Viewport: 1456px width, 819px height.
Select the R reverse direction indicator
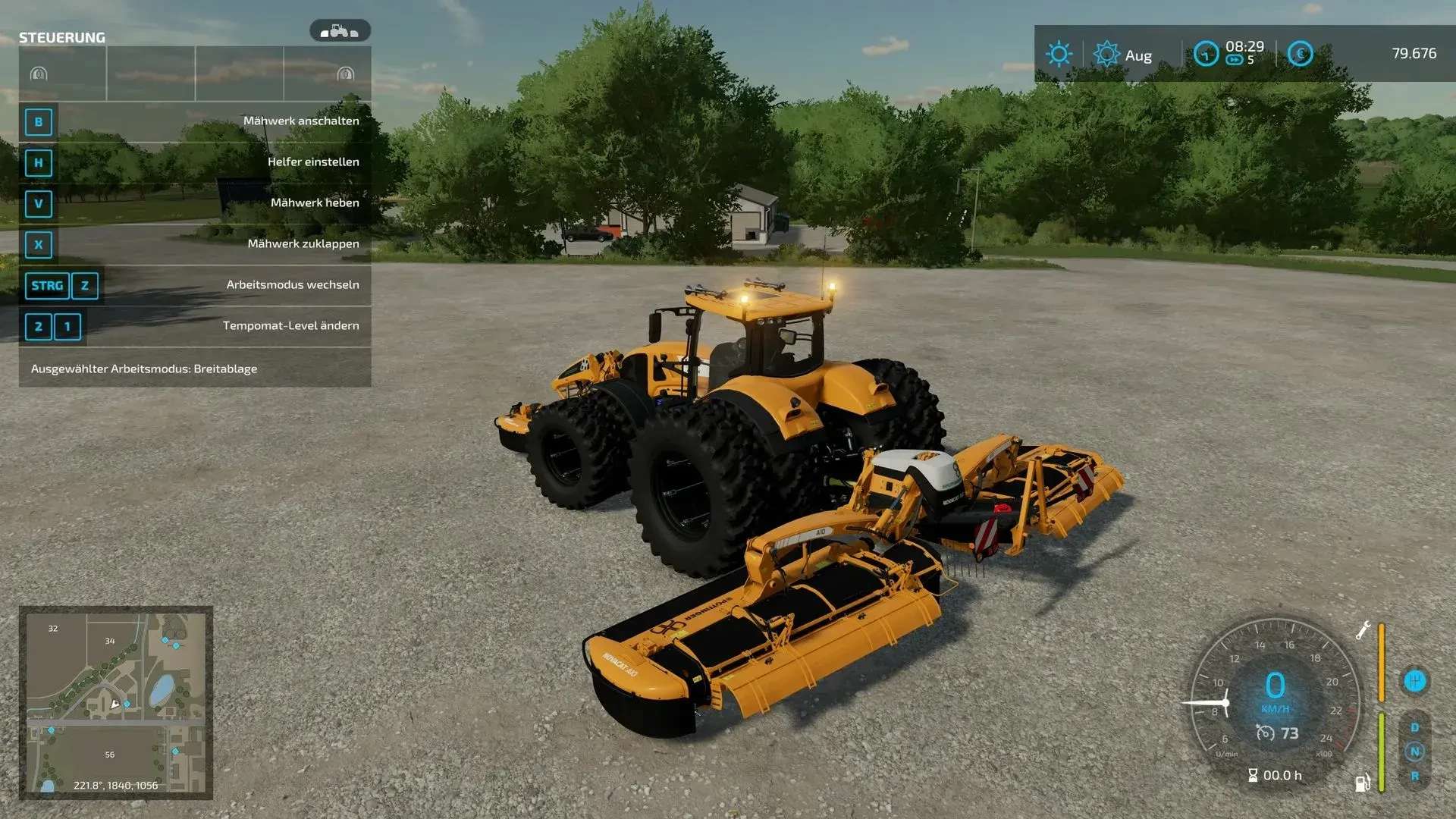tap(1414, 776)
